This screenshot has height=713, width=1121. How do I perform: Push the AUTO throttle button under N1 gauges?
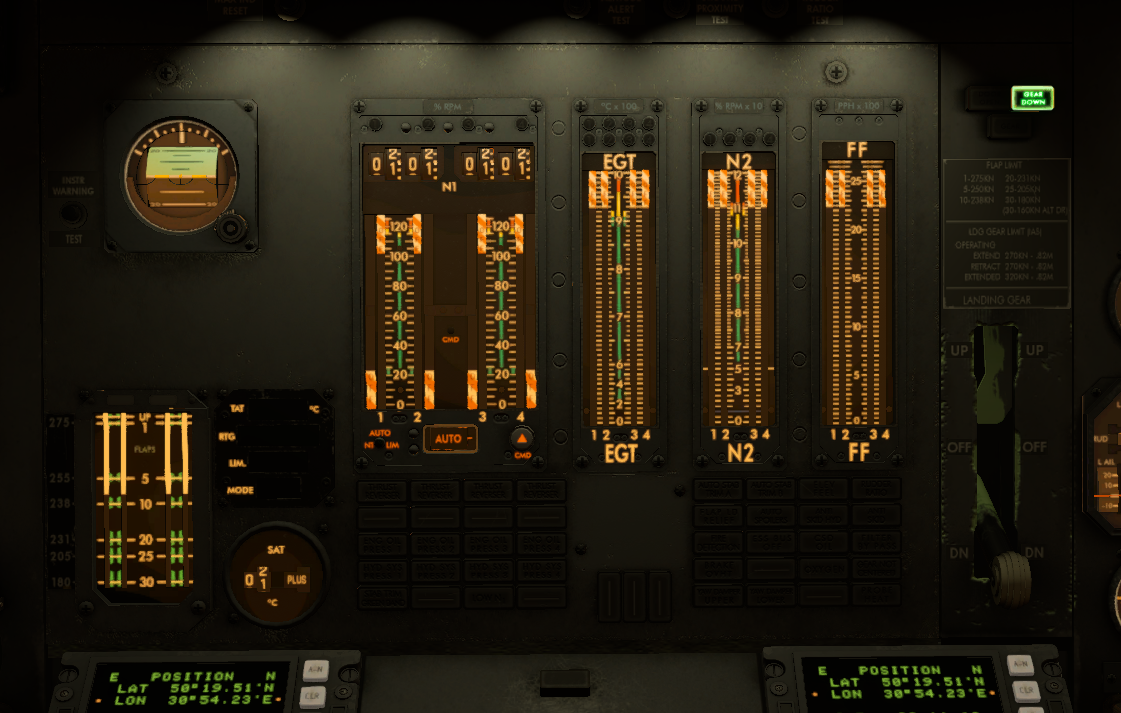coord(449,438)
